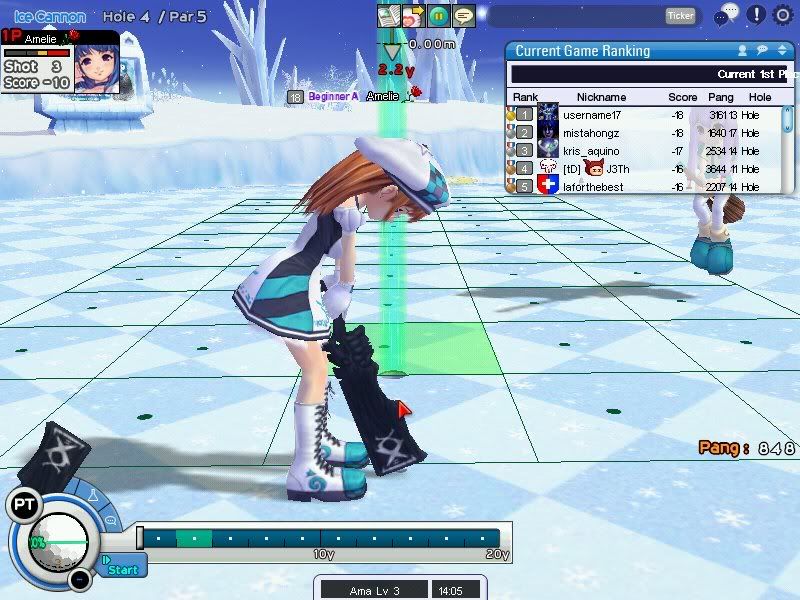The image size is (800, 600).
Task: Click the player icon in ranking header
Action: (x=742, y=50)
